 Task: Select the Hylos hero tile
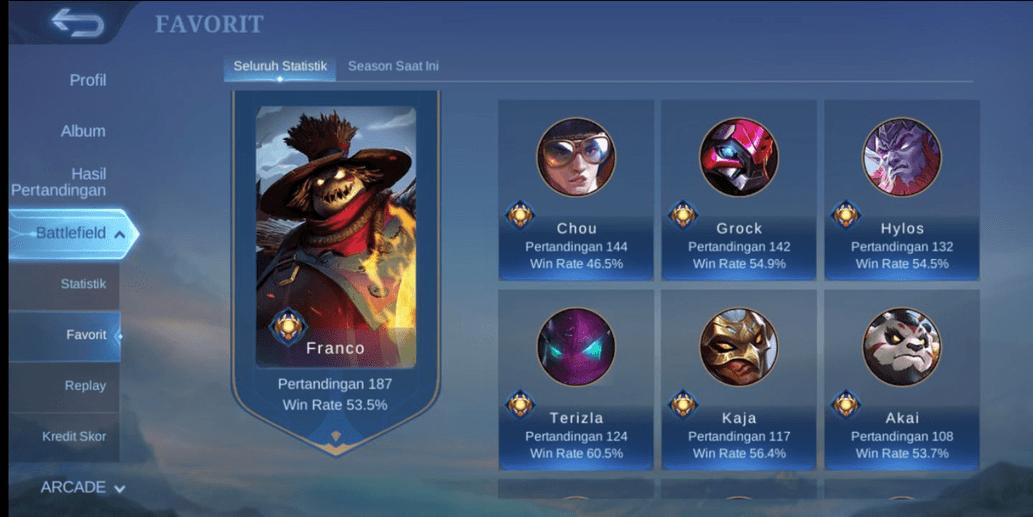(902, 190)
